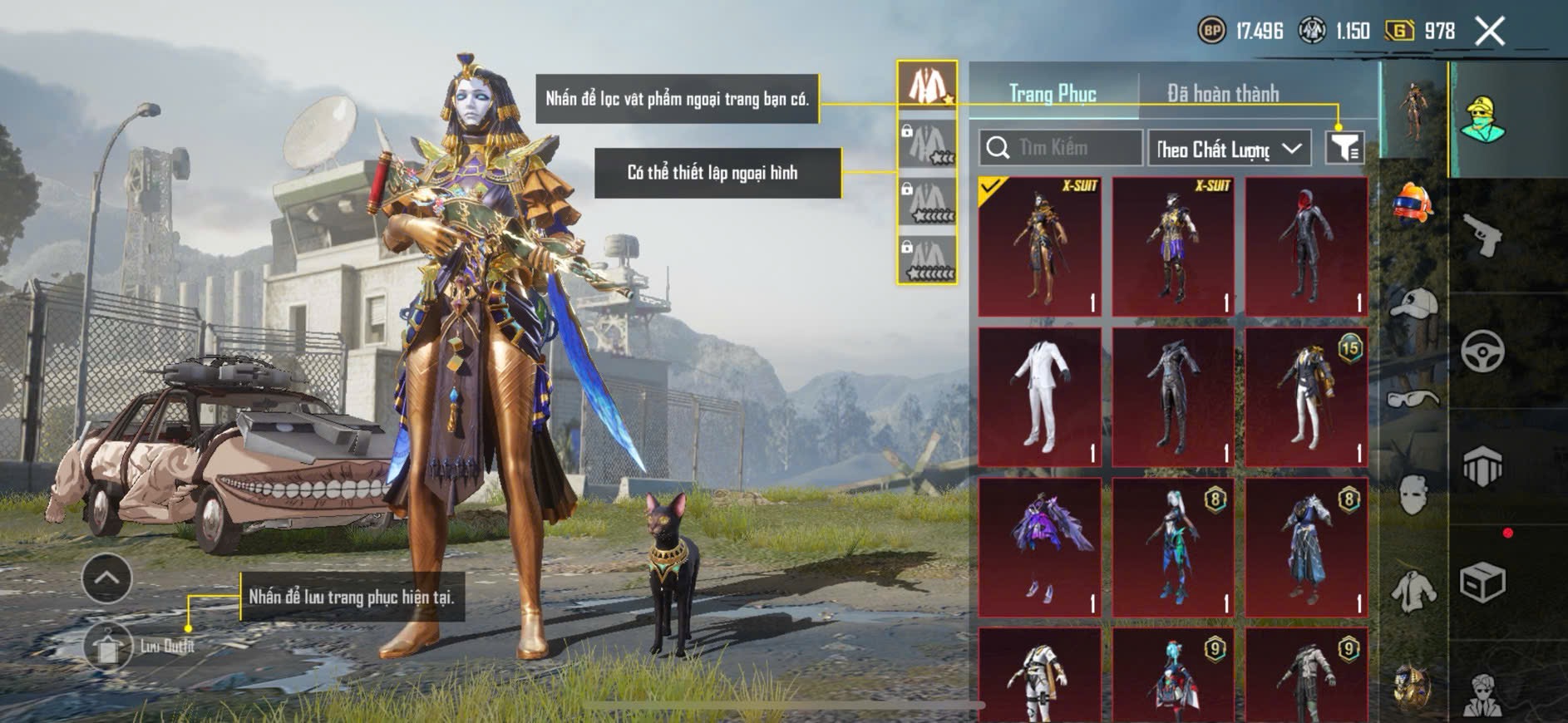The height and width of the screenshot is (723, 1568).
Task: Close the outfit inventory screen
Action: click(1489, 32)
